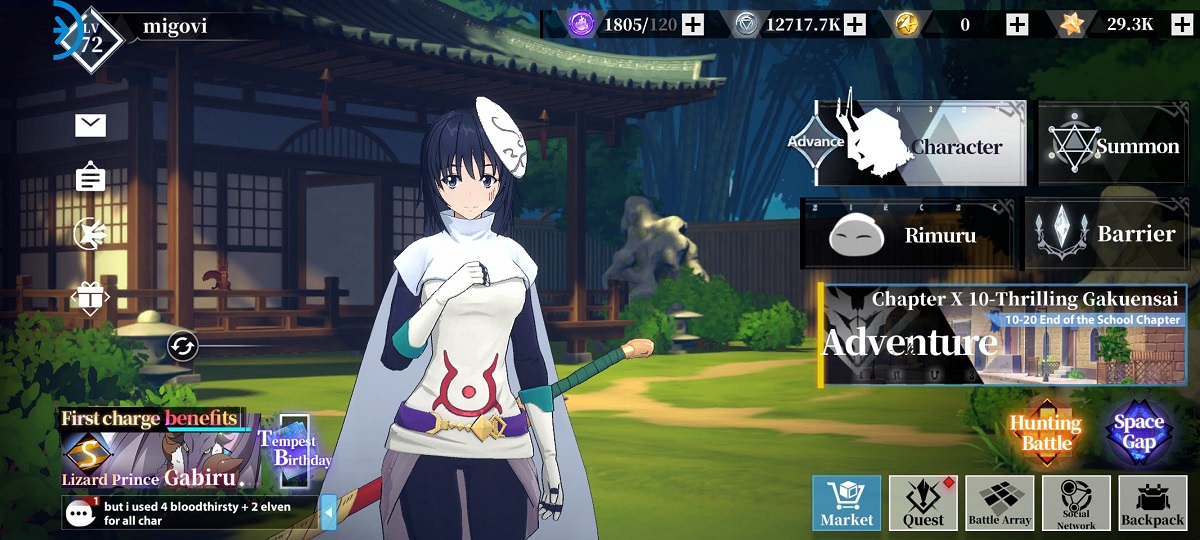
Task: Open the Battle Array screen
Action: click(999, 502)
